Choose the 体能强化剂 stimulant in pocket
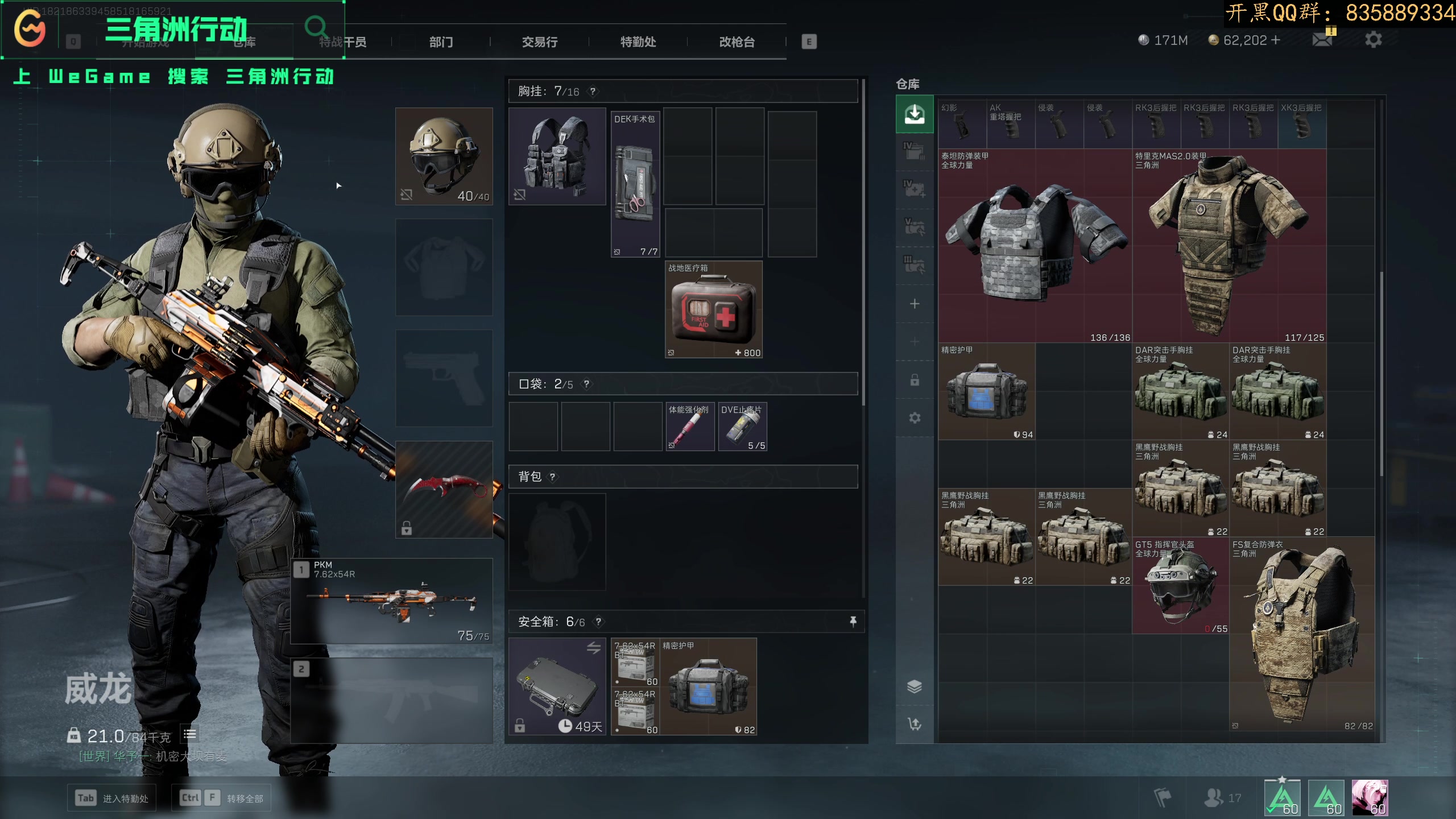Viewport: 1456px width, 819px height. 690,427
